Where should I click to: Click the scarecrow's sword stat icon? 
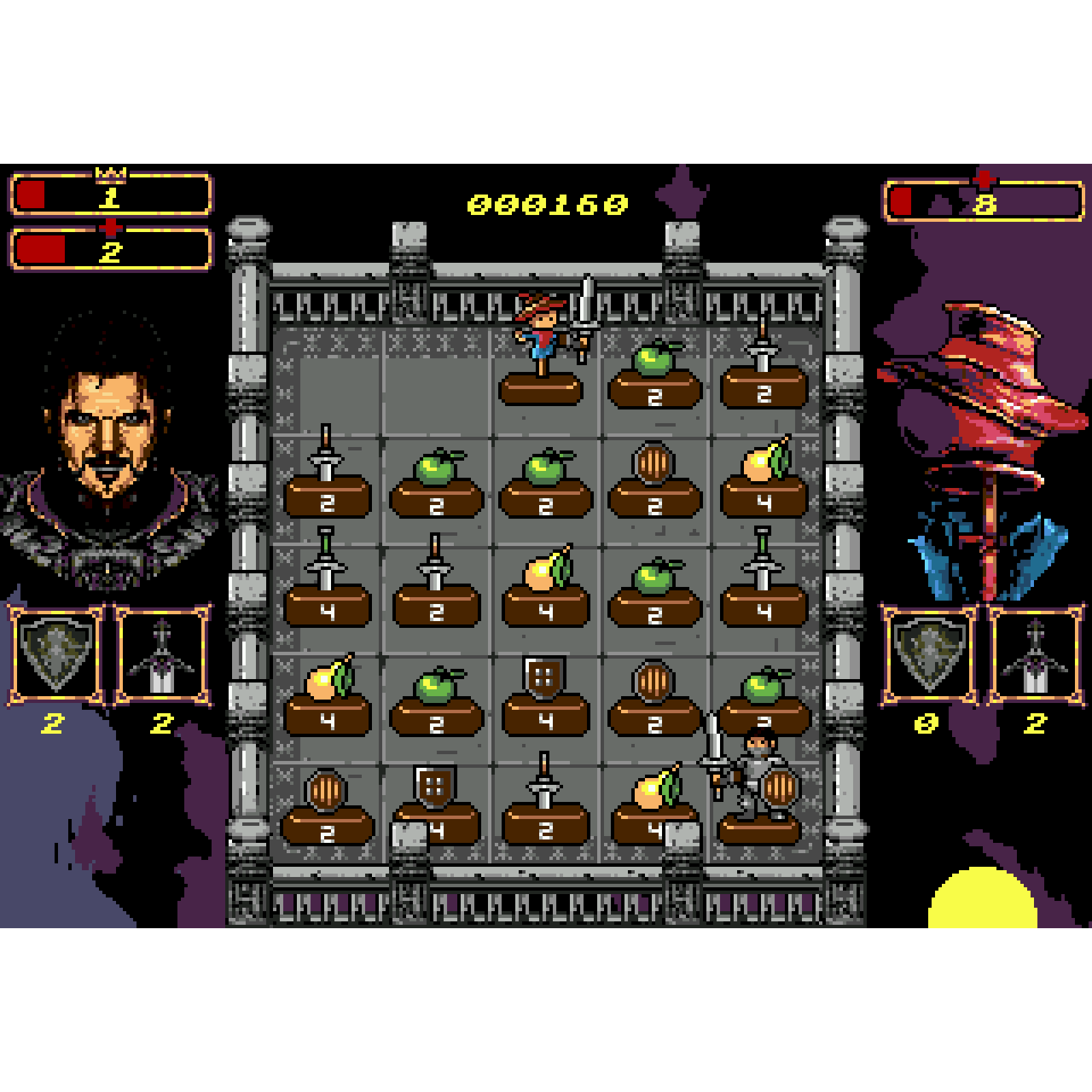(x=1036, y=655)
